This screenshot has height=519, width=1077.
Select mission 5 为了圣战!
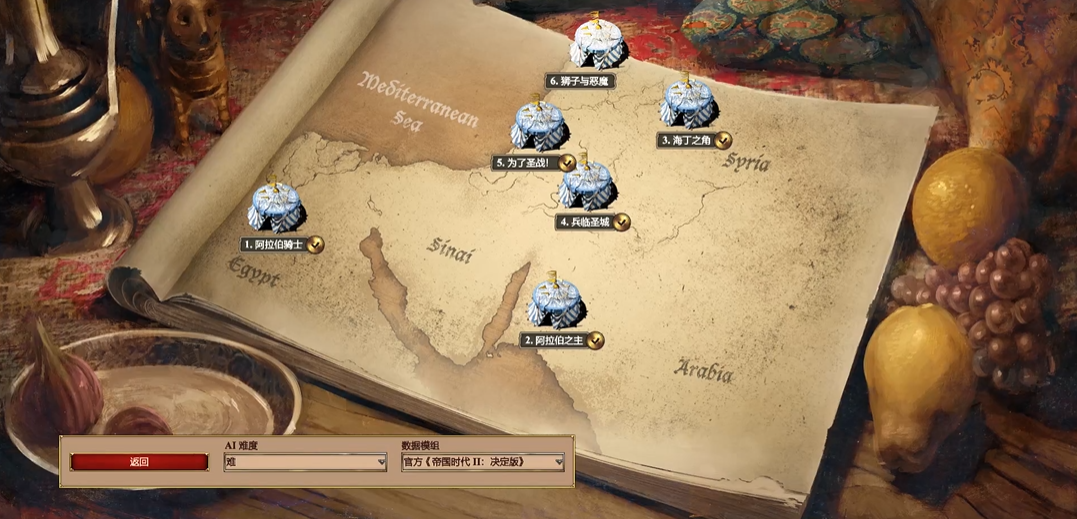pyautogui.click(x=539, y=125)
